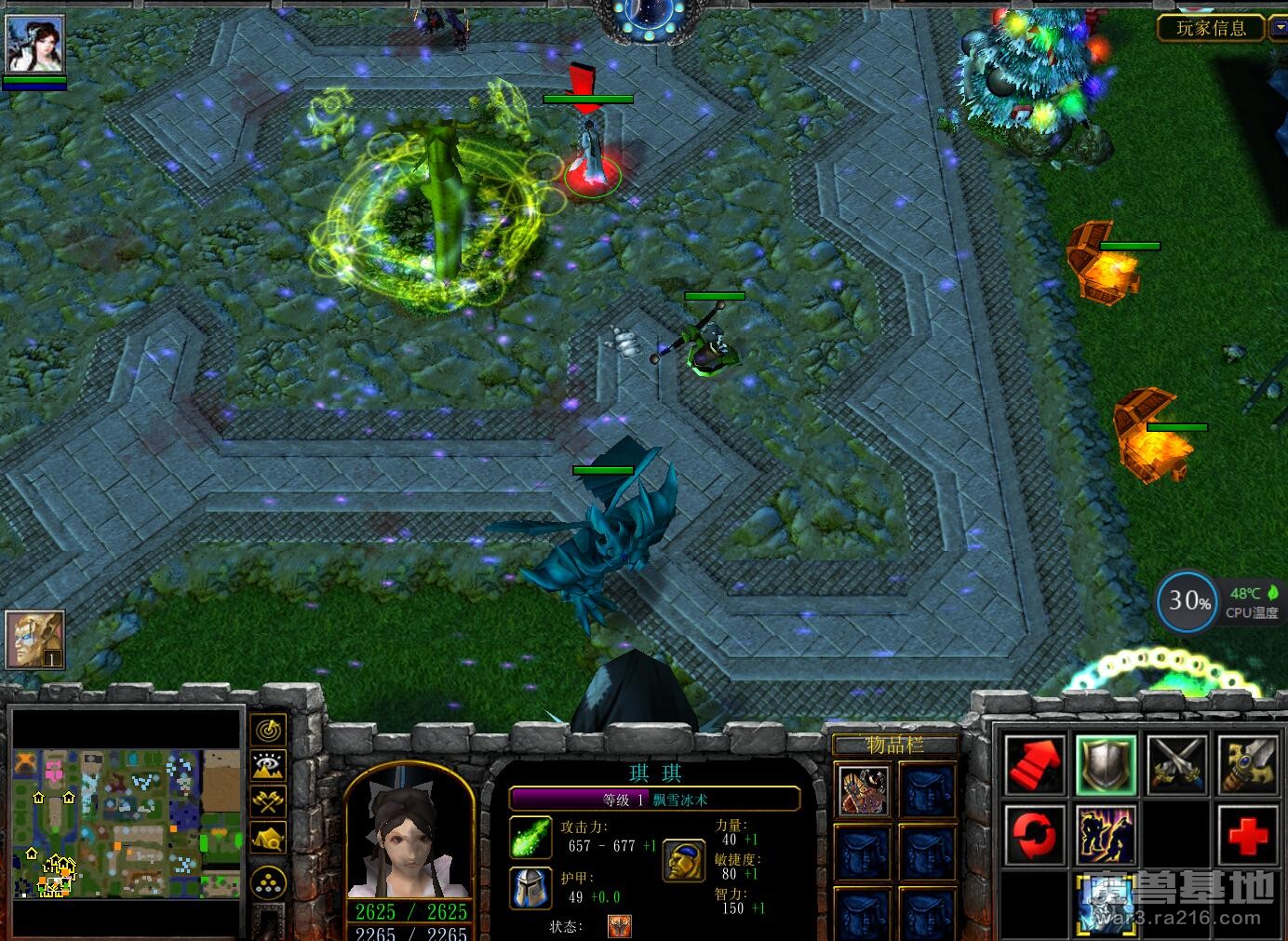Toggle creep camp display tent button
Image resolution: width=1288 pixels, height=941 pixels.
click(x=269, y=837)
